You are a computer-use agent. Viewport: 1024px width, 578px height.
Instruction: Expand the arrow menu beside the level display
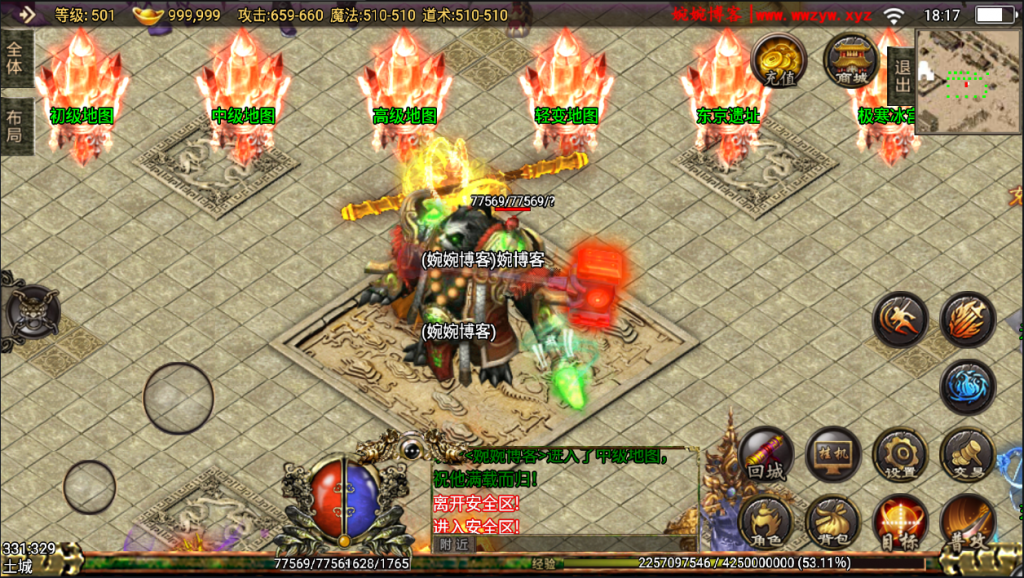pyautogui.click(x=26, y=14)
